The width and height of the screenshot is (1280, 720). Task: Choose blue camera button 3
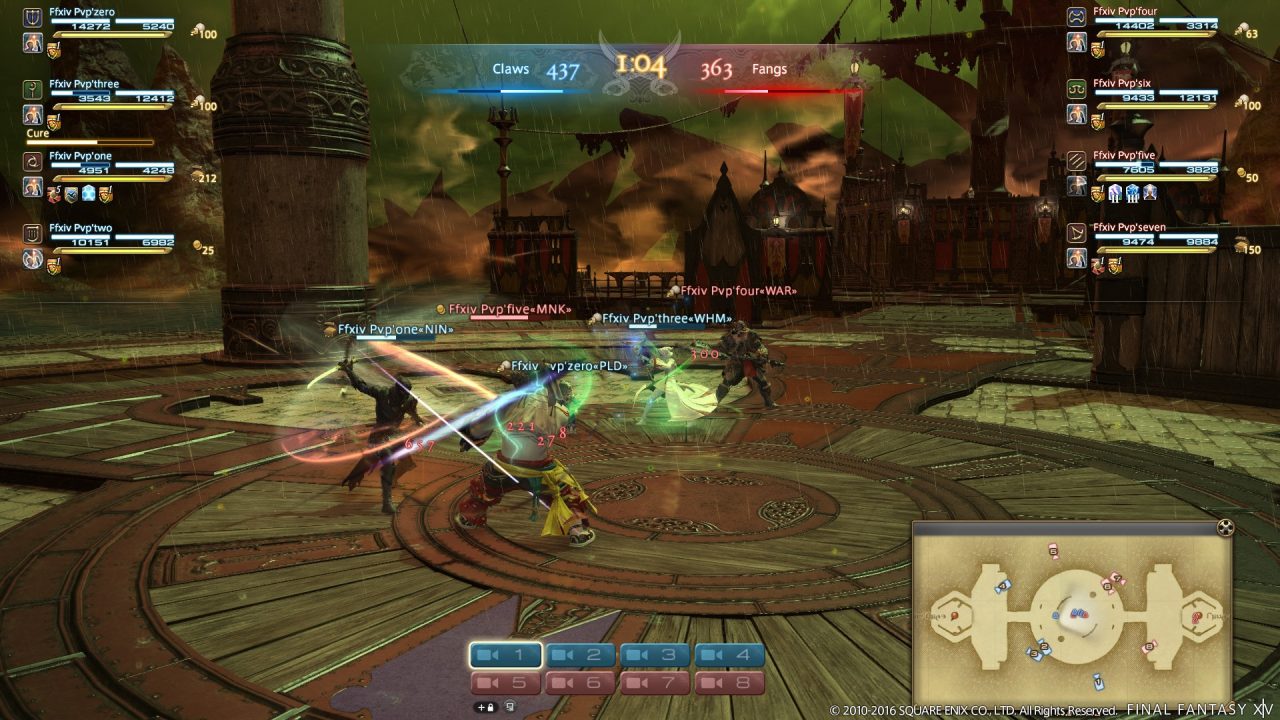pos(655,655)
